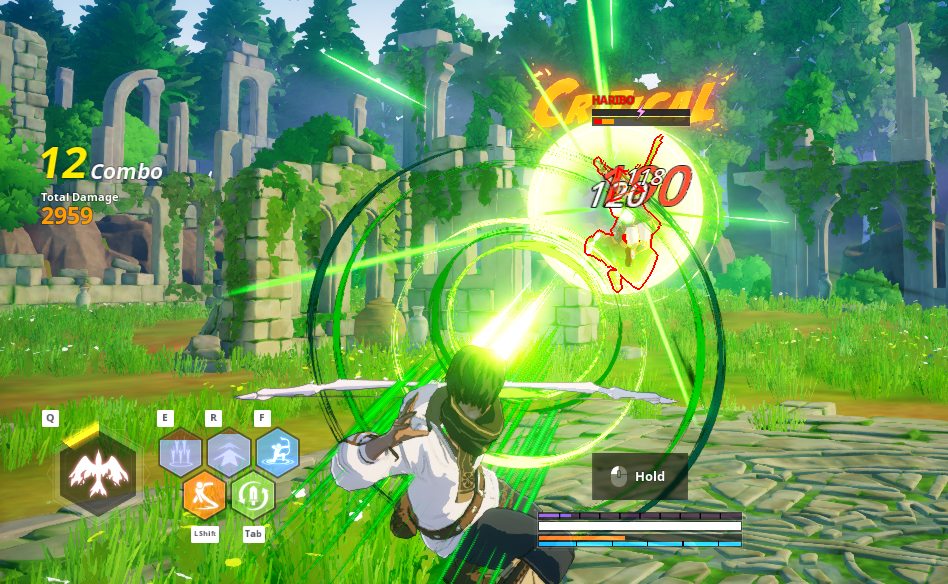Use the orange dodge dash ability
948x584 pixels.
tap(204, 494)
